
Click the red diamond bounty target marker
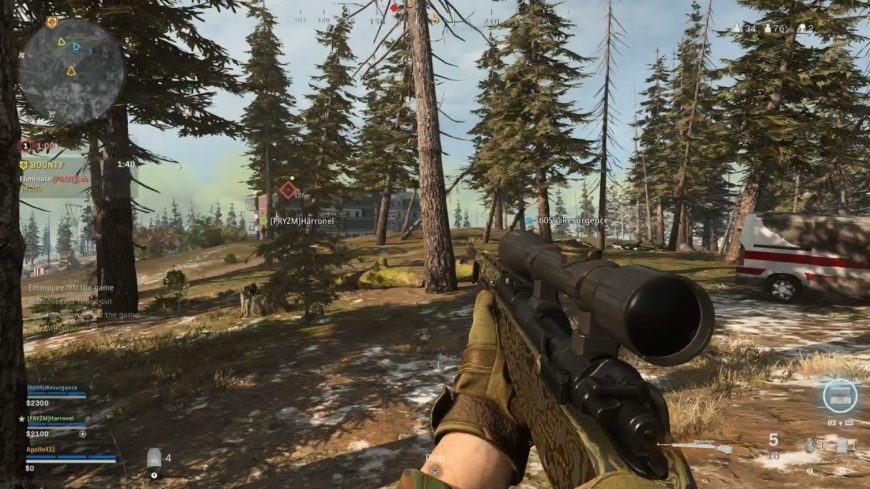(288, 189)
